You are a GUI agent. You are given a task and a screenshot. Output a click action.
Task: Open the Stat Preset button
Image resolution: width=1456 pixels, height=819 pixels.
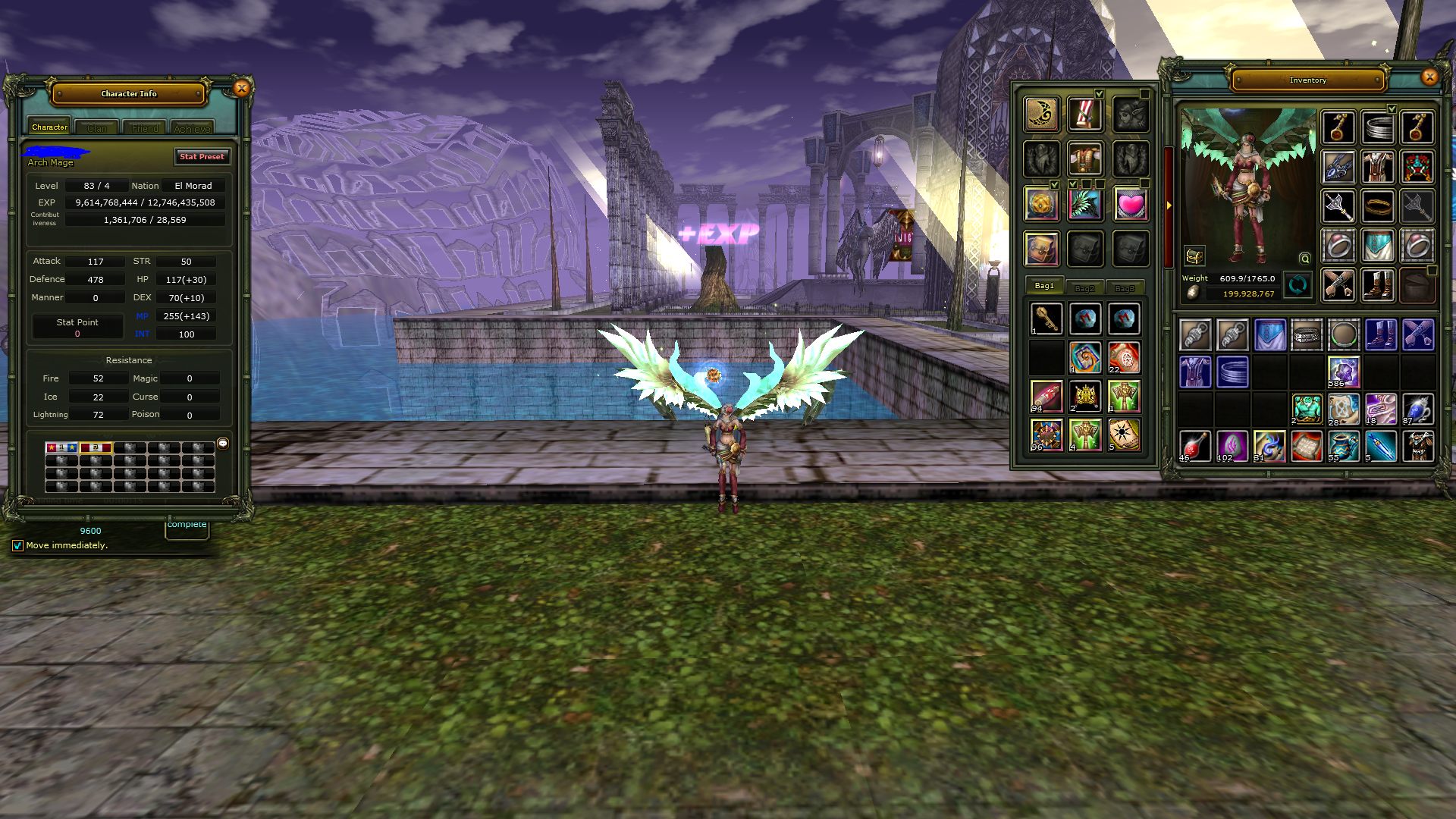[x=202, y=156]
